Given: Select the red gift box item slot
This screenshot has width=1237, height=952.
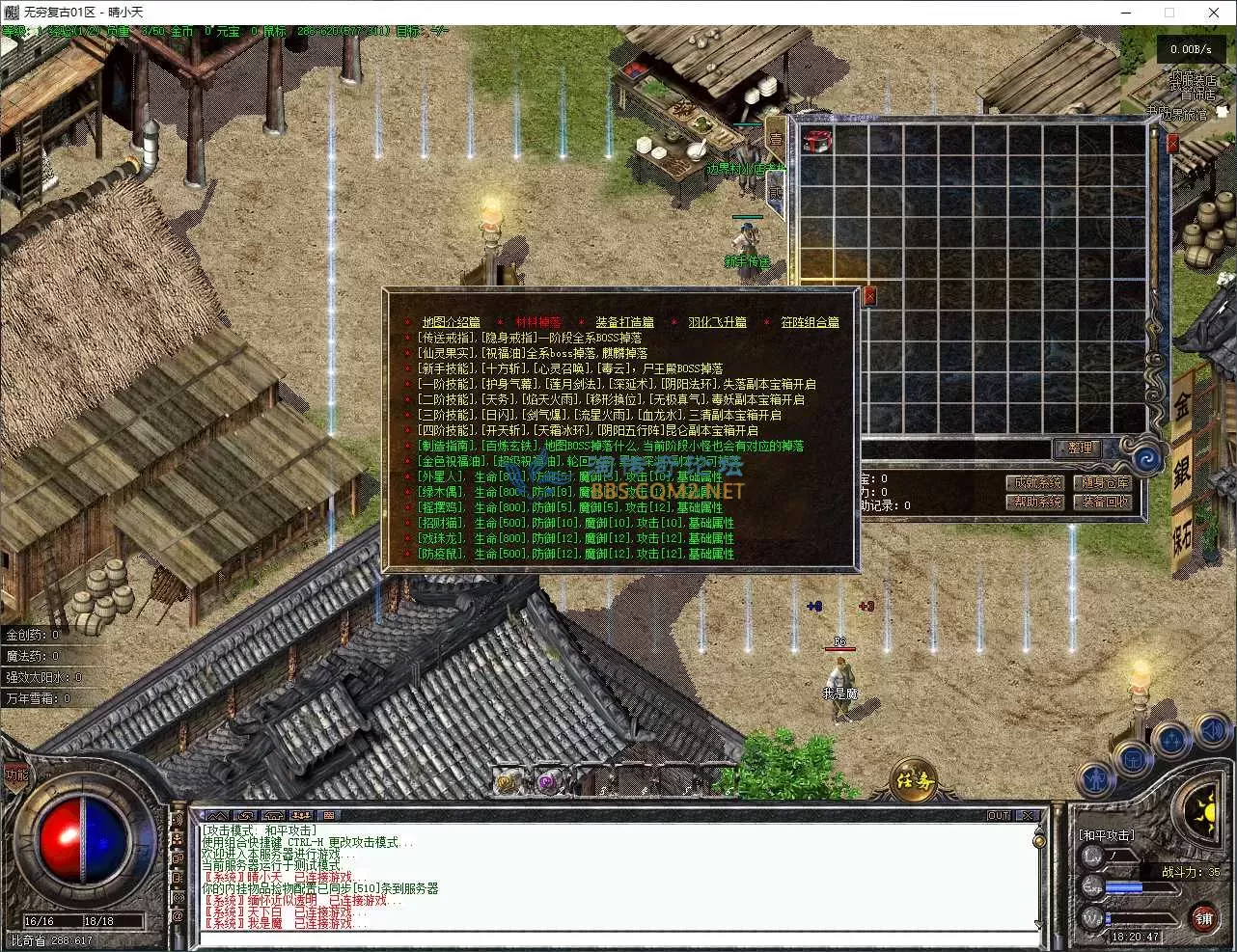Looking at the screenshot, I should point(818,141).
